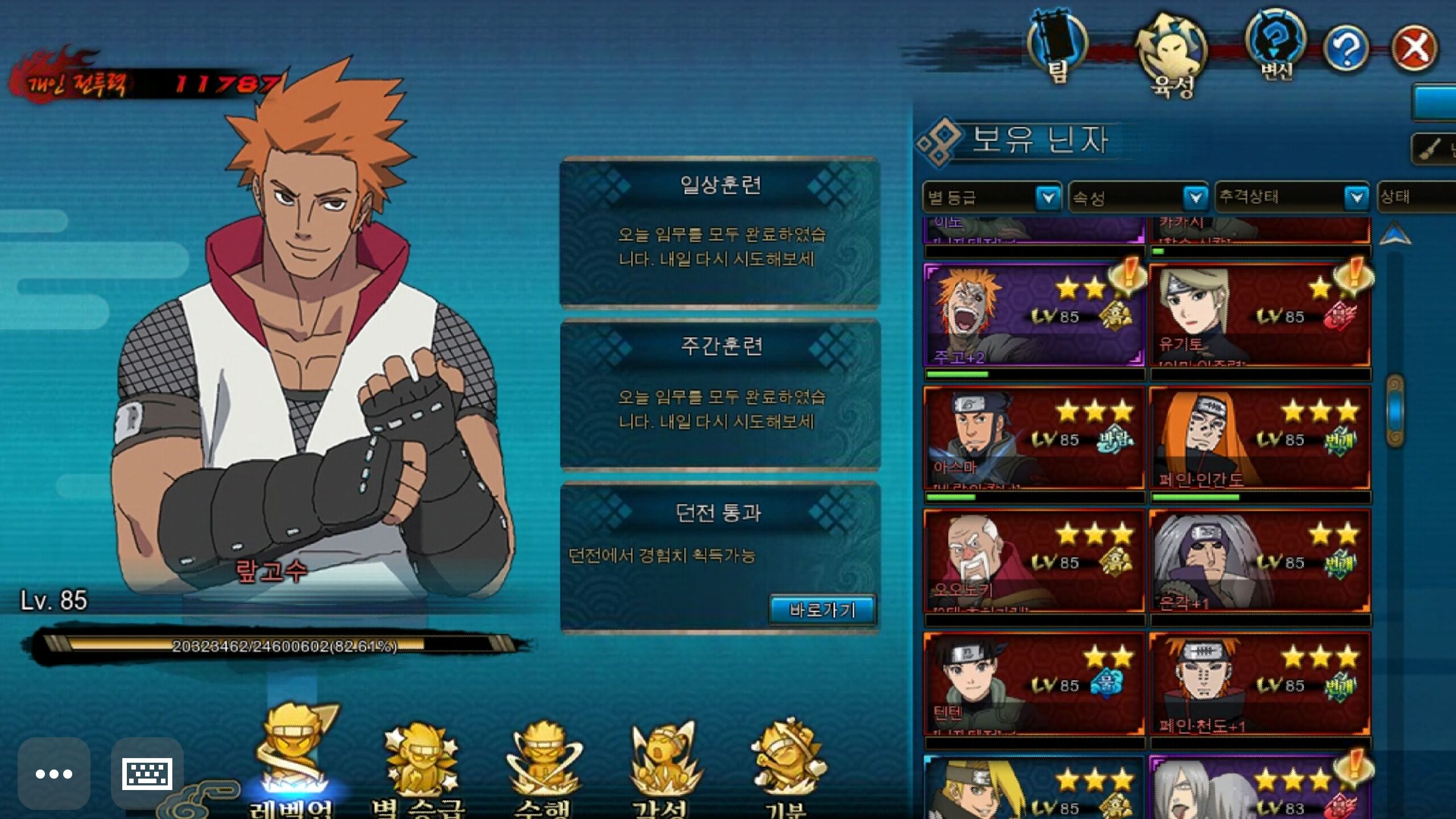1456x819 pixels.
Task: Open the keyboard overlay button
Action: [x=147, y=773]
